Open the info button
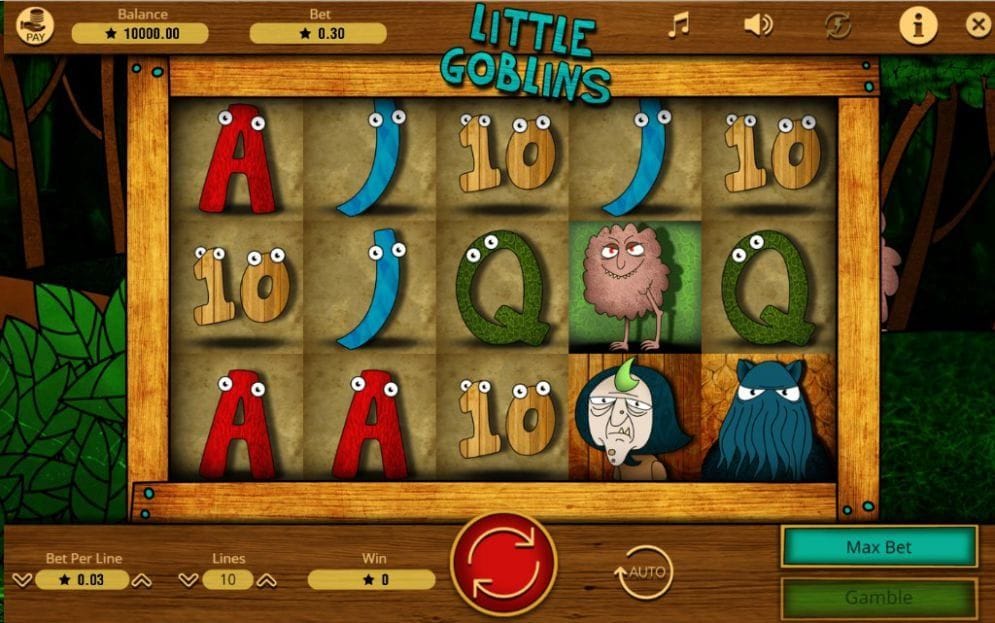 pos(918,26)
